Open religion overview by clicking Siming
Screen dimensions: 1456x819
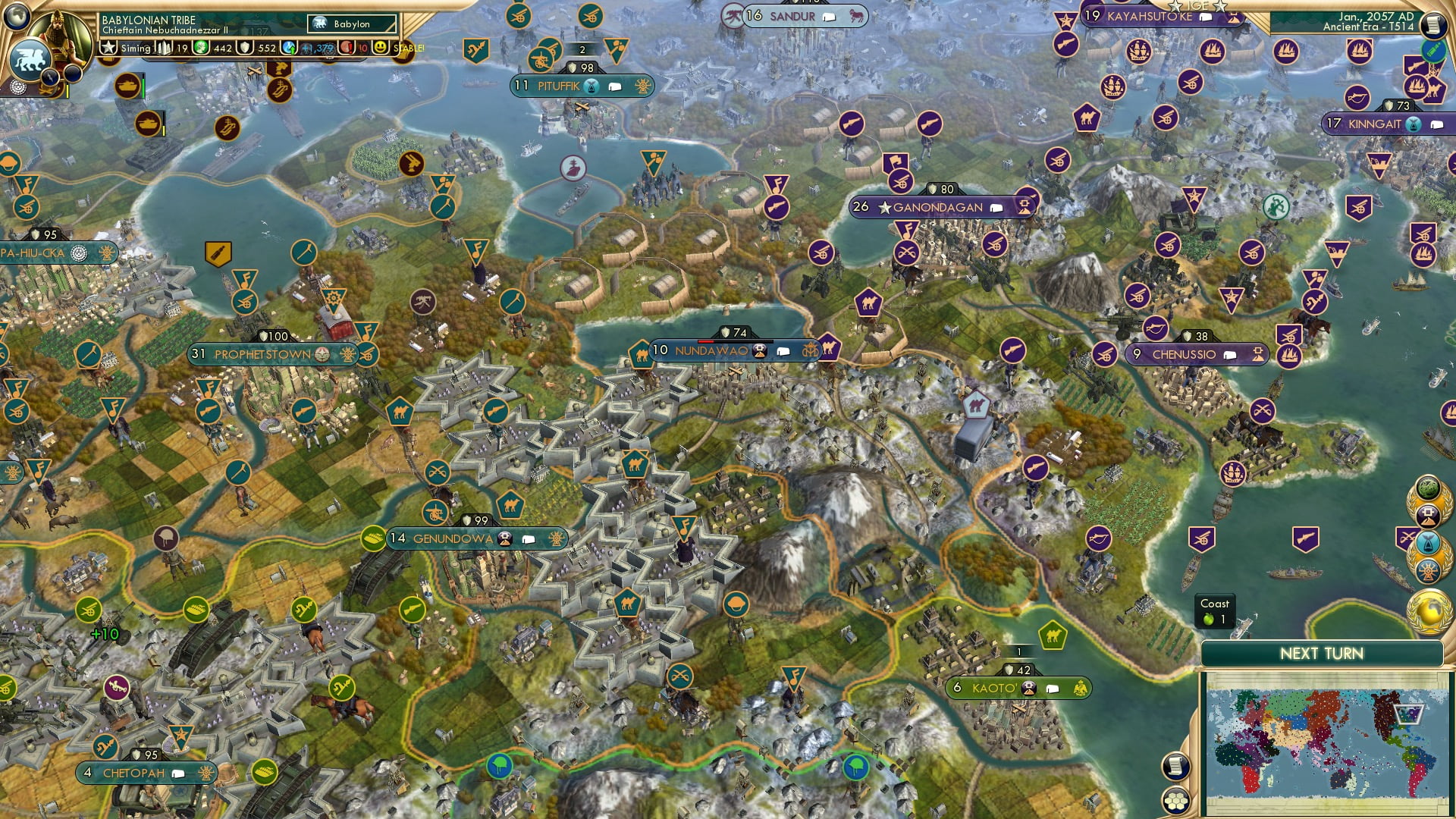point(135,48)
